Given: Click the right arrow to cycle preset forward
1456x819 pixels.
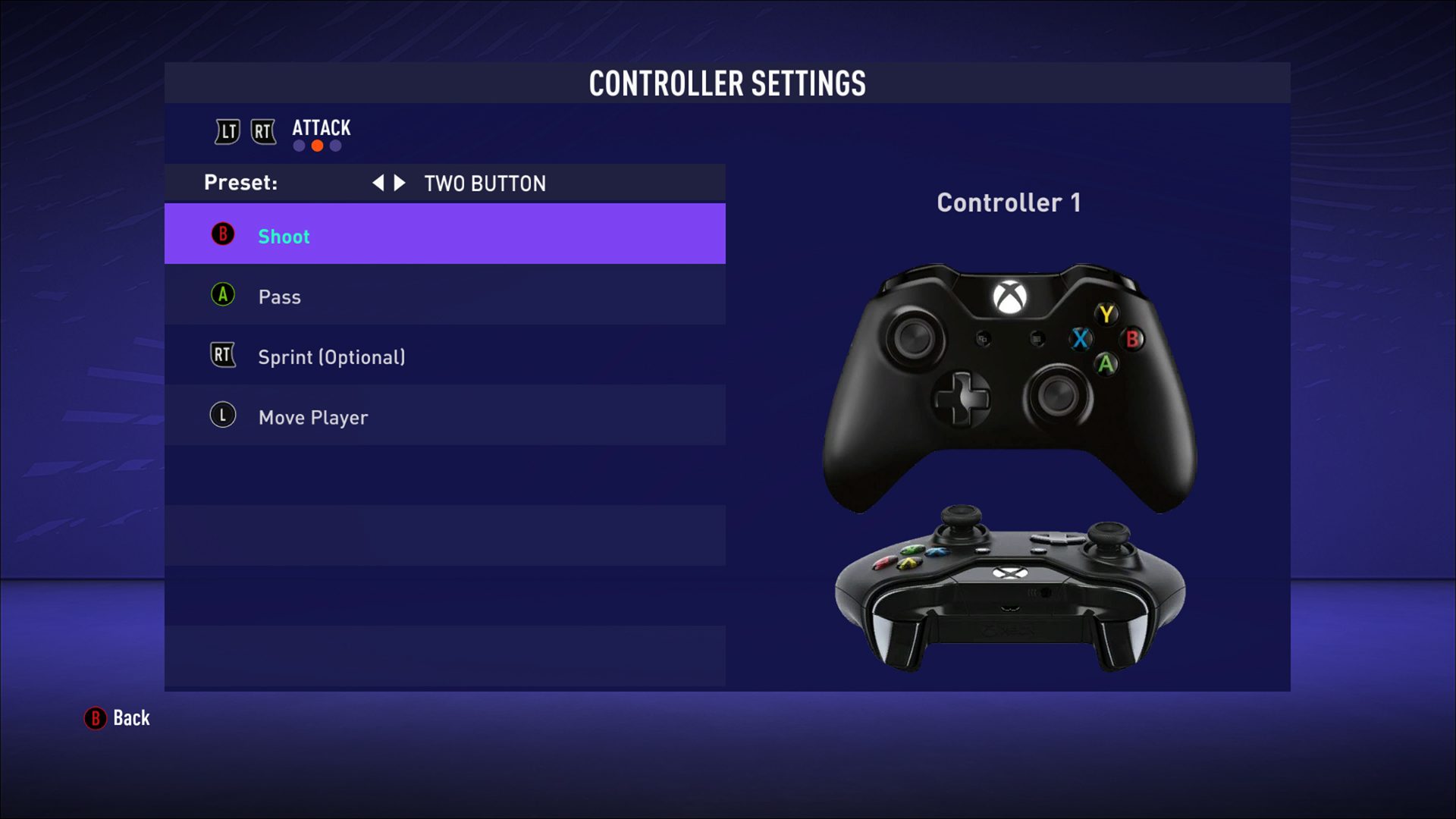Looking at the screenshot, I should pyautogui.click(x=400, y=183).
